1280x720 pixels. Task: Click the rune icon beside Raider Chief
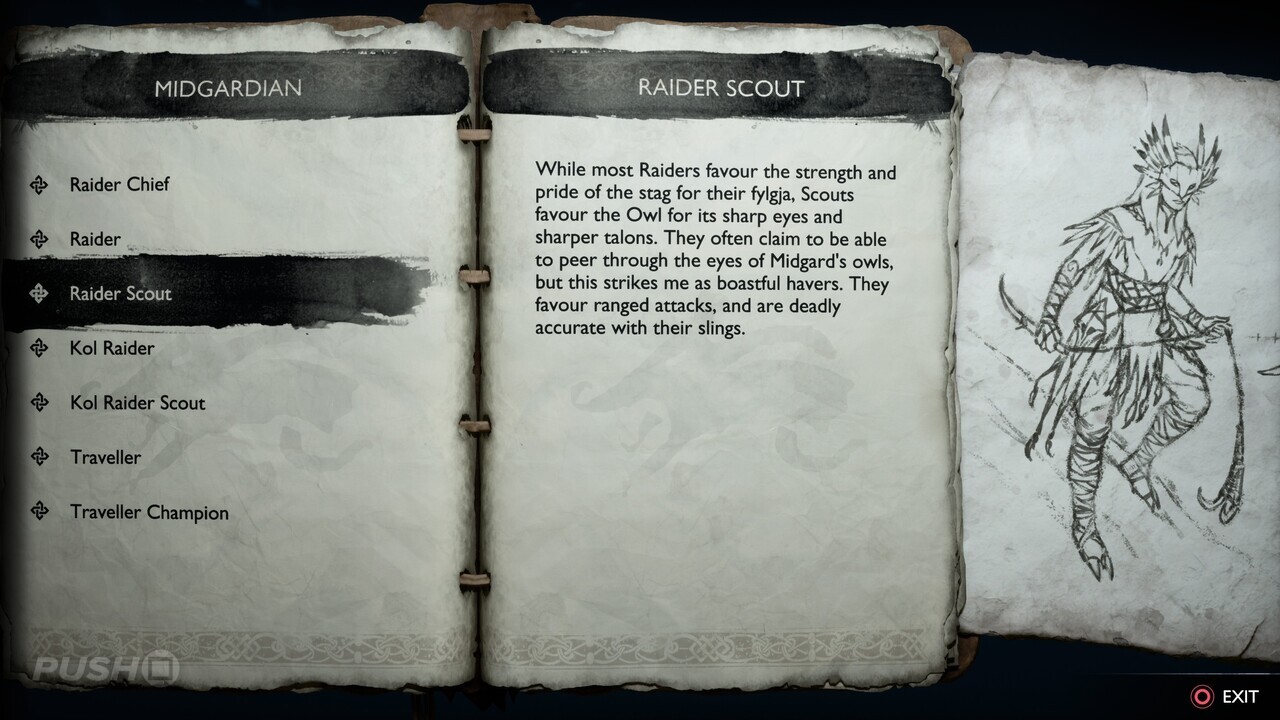(39, 184)
